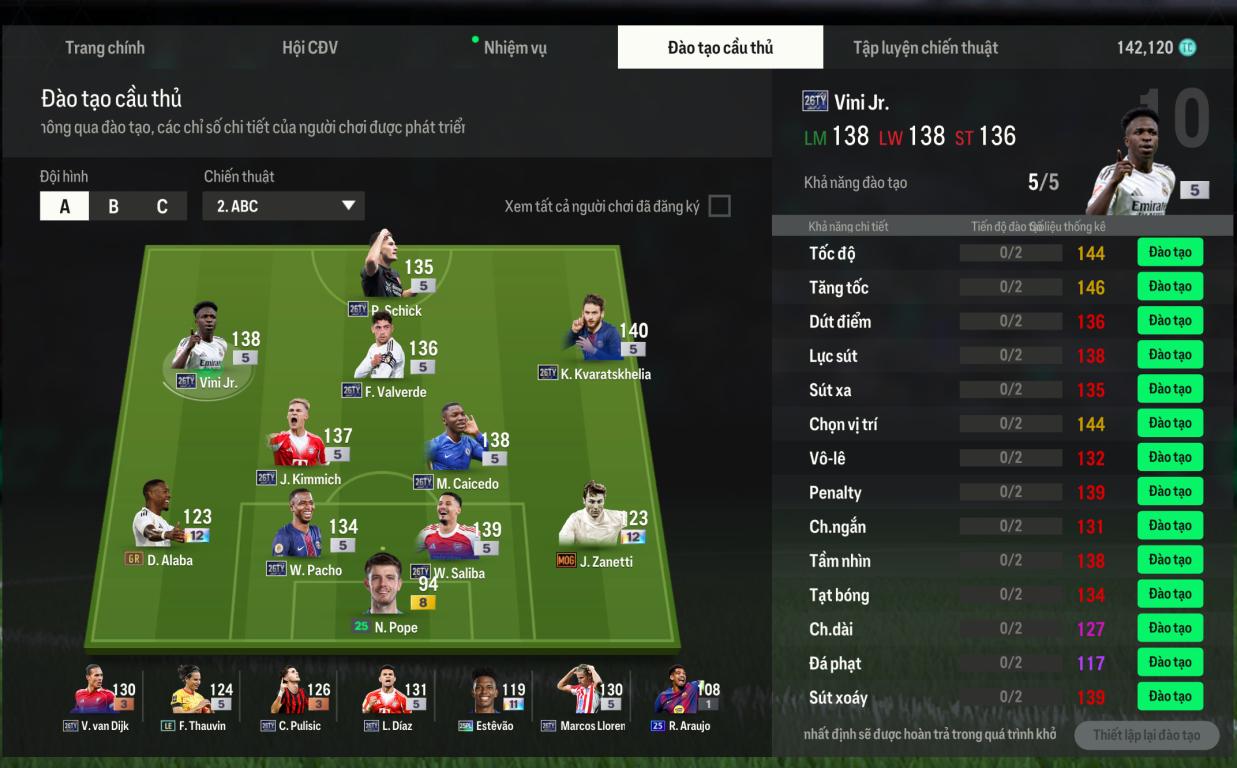Image resolution: width=1237 pixels, height=768 pixels.
Task: Train the Tầm nhìn stat
Action: [1169, 560]
